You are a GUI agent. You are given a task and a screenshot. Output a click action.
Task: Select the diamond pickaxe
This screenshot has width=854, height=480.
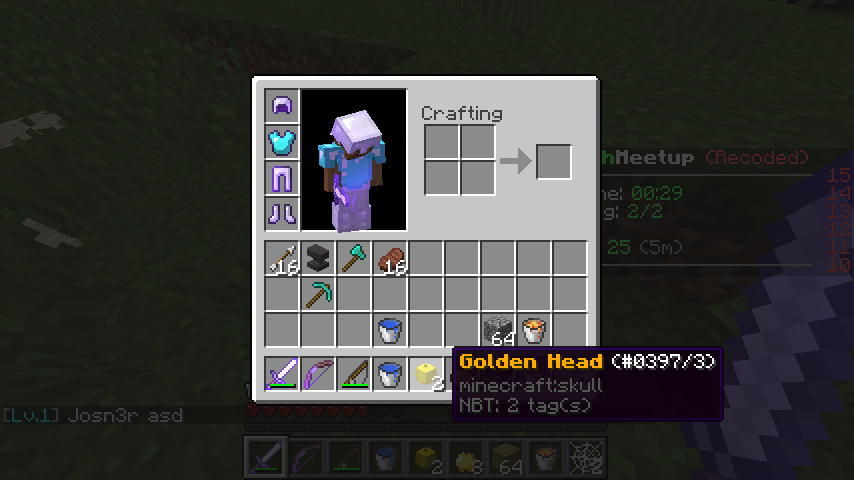(x=319, y=295)
